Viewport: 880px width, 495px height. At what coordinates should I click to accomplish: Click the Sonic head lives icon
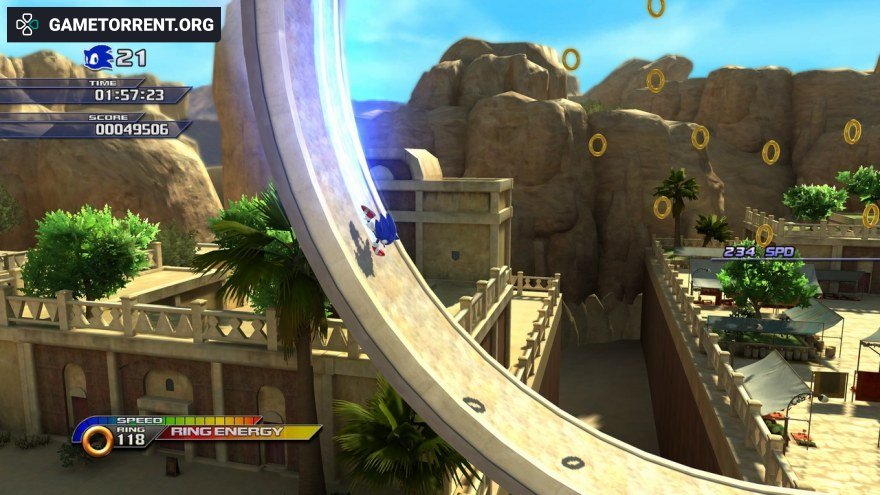tap(98, 58)
